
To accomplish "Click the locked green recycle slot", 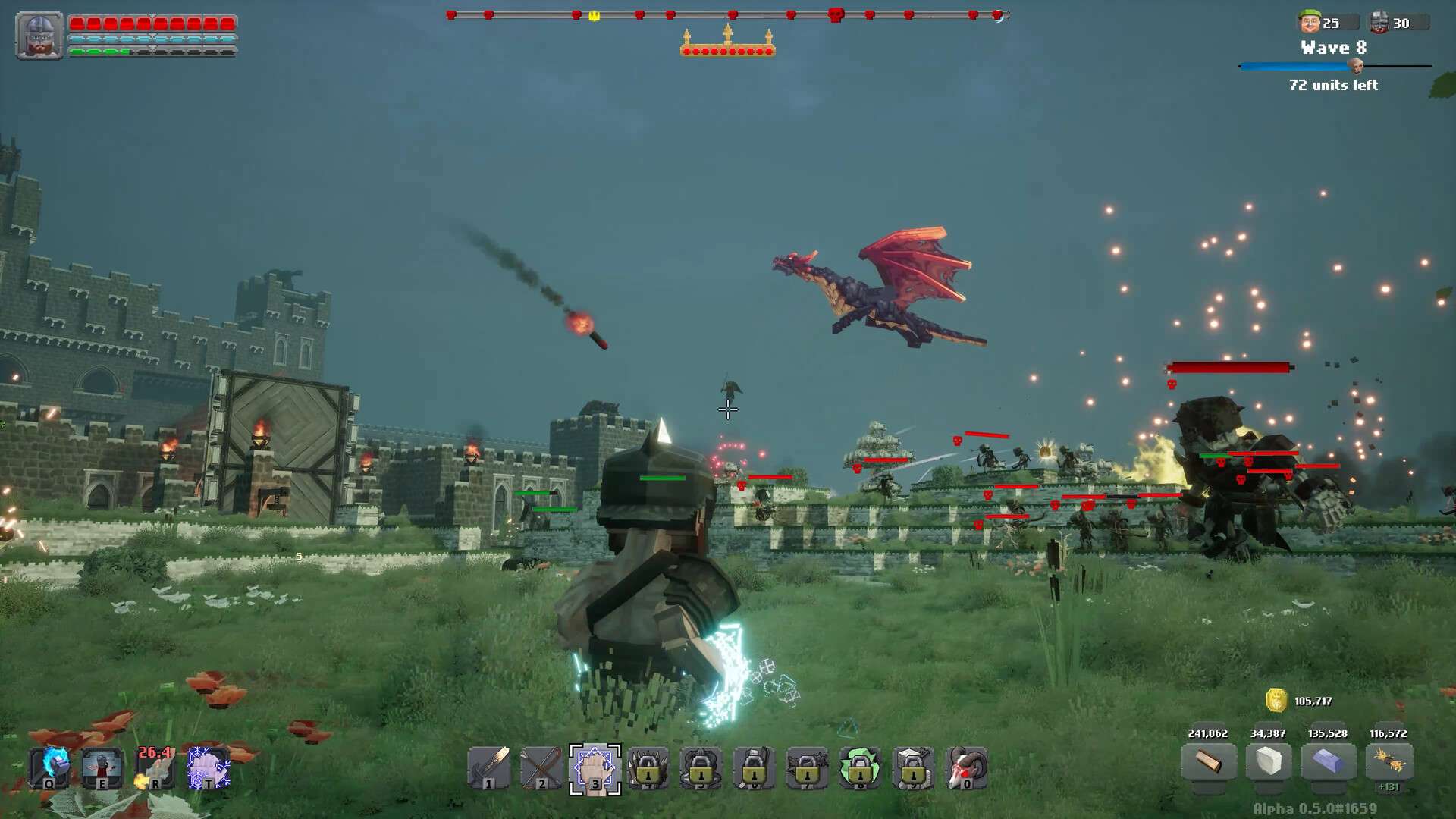I will click(860, 768).
